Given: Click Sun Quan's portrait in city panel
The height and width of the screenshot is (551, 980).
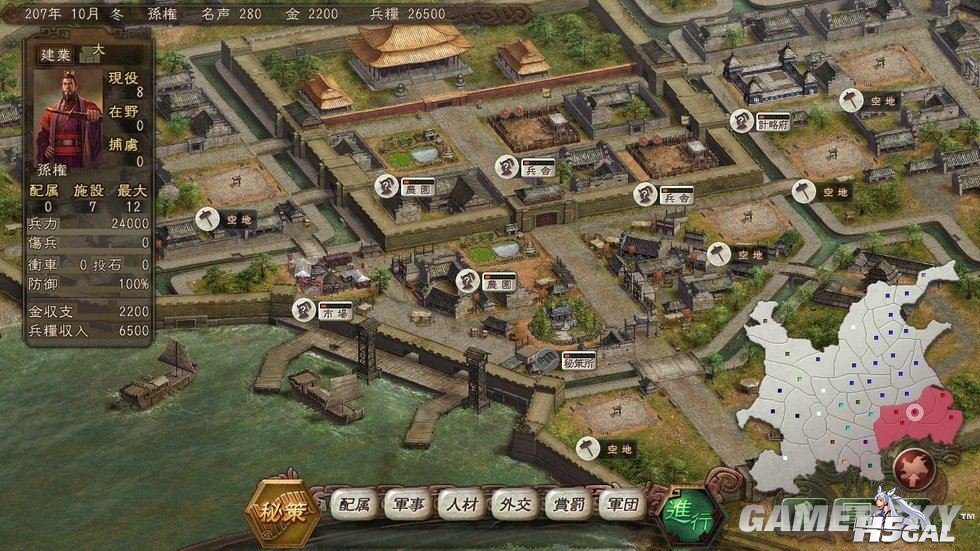Looking at the screenshot, I should 69,113.
